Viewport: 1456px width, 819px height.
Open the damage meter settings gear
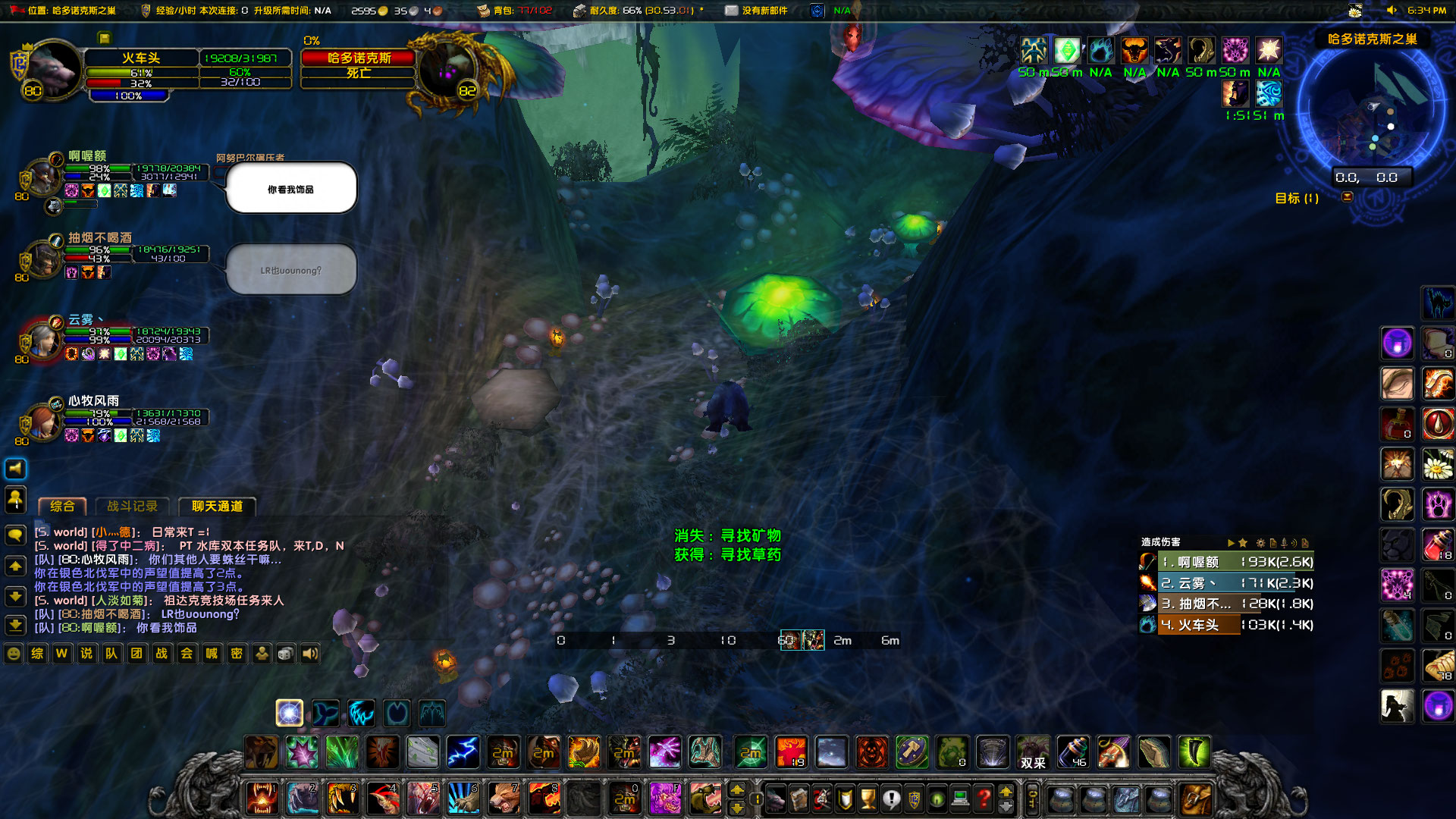tap(1261, 543)
